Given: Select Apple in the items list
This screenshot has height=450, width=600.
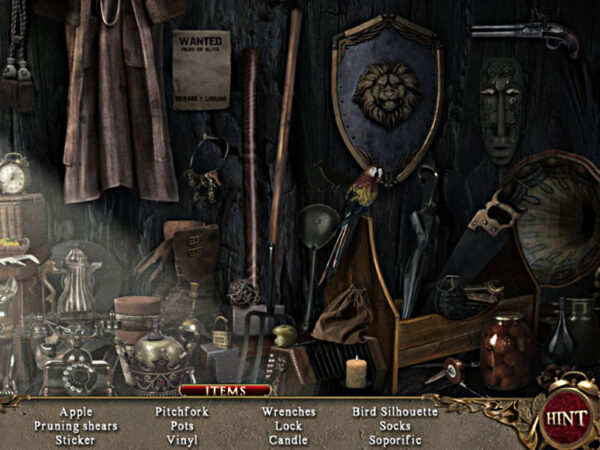Looking at the screenshot, I should (x=75, y=411).
